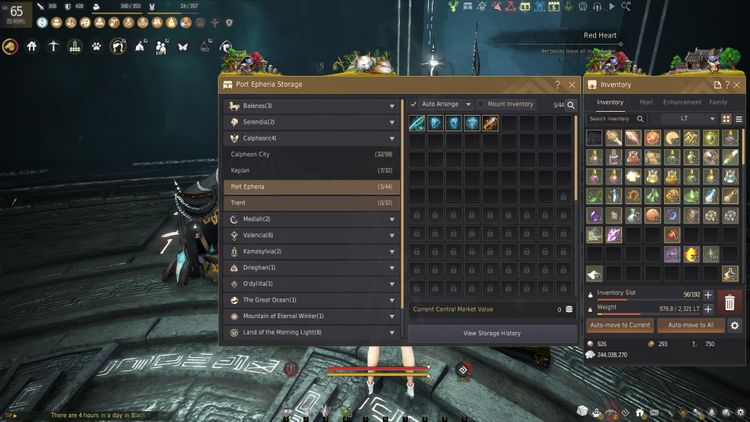Switch to the Pearl inventory tab
This screenshot has height=422, width=750.
(646, 102)
